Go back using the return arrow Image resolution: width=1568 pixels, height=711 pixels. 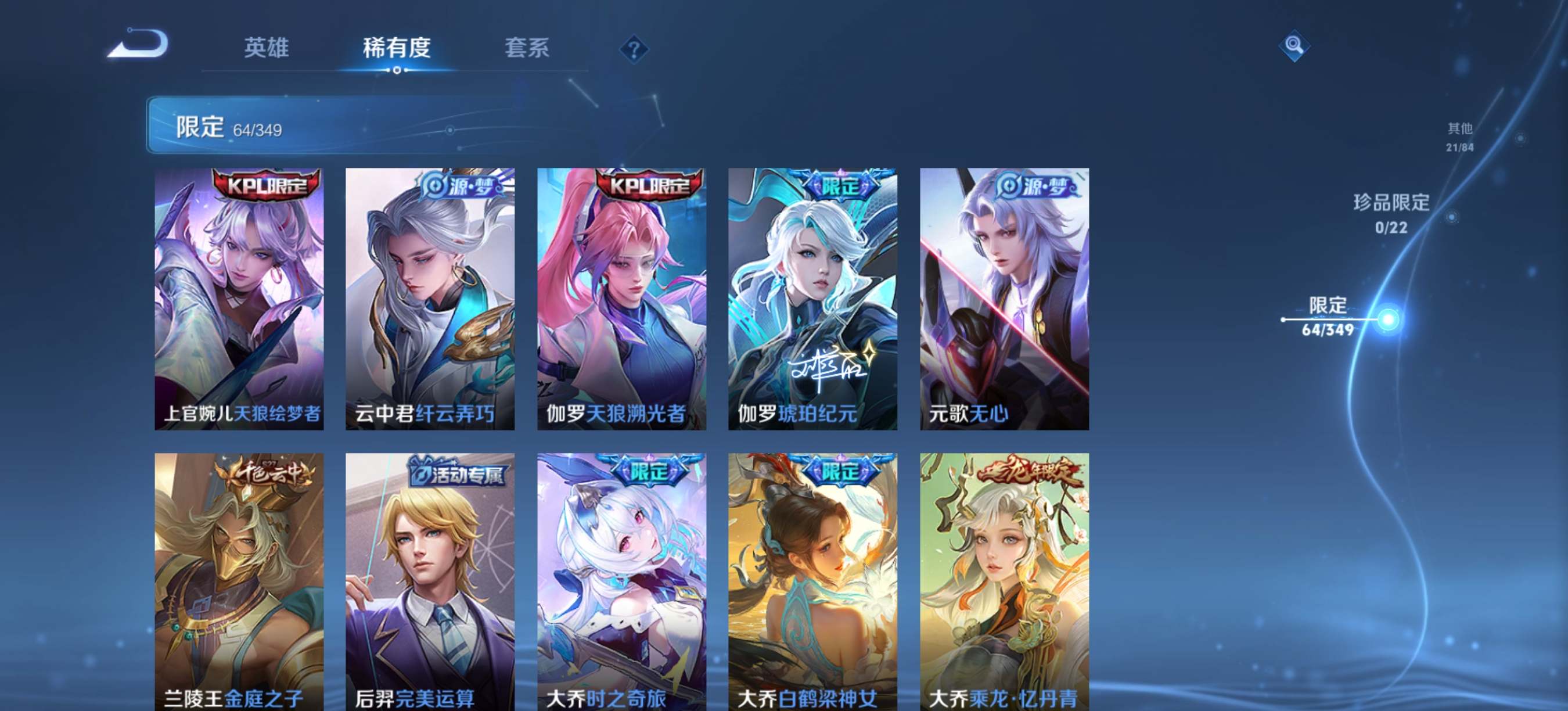pyautogui.click(x=138, y=44)
